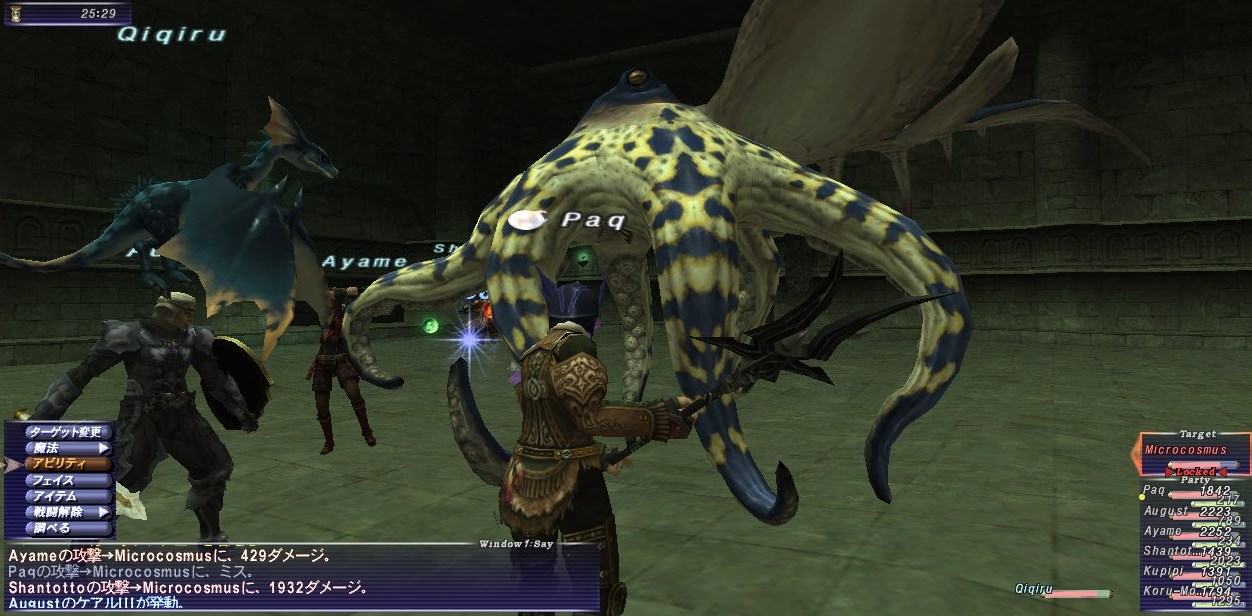This screenshot has width=1252, height=616.
Task: Click the Microcosmus target window
Action: pos(1195,452)
